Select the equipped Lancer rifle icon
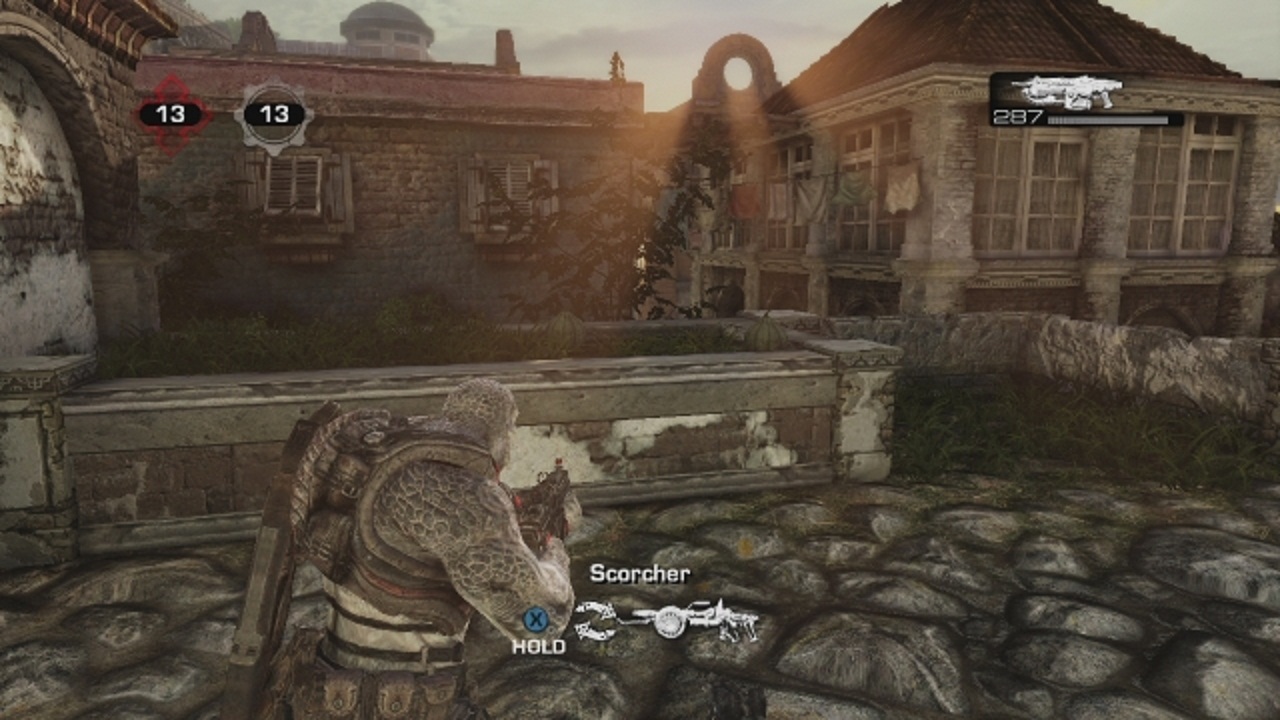The height and width of the screenshot is (720, 1280). click(1066, 91)
